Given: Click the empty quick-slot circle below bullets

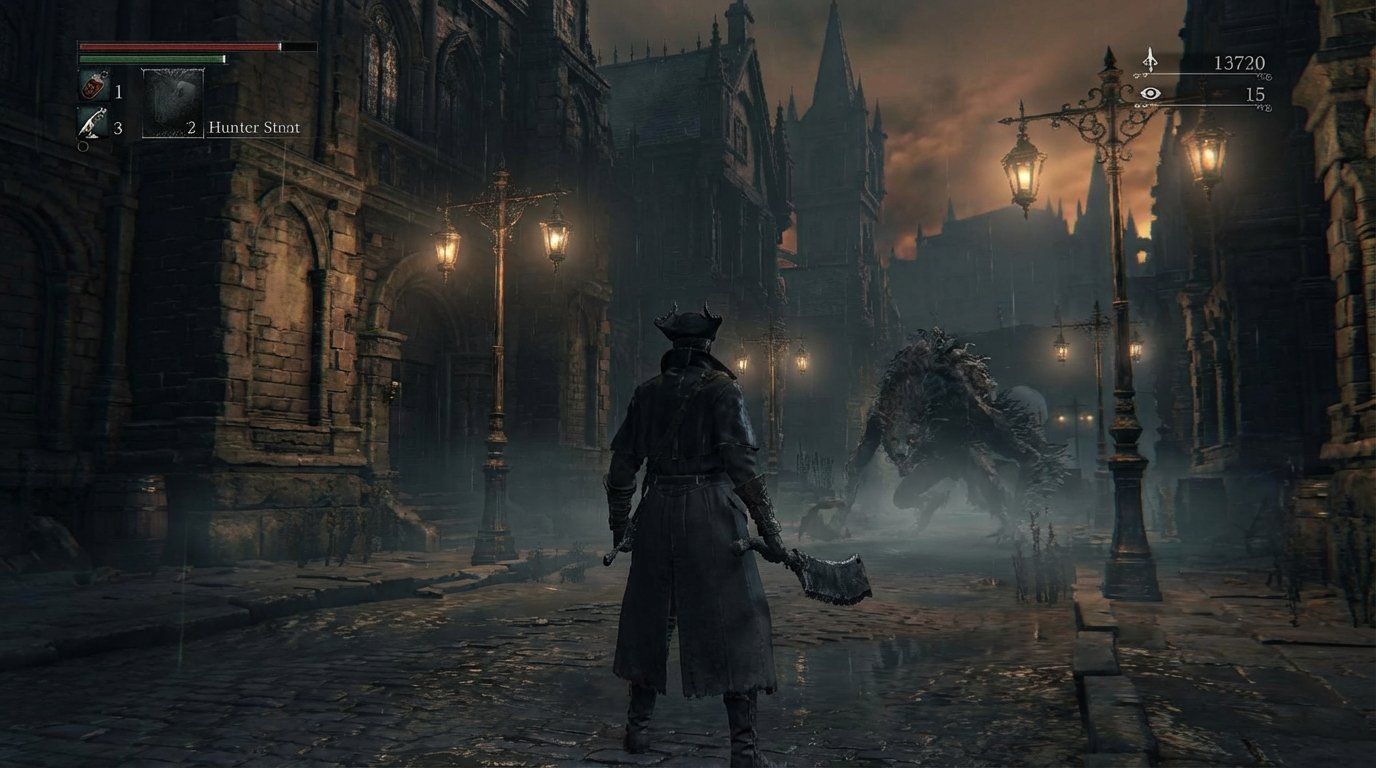Looking at the screenshot, I should click(81, 144).
